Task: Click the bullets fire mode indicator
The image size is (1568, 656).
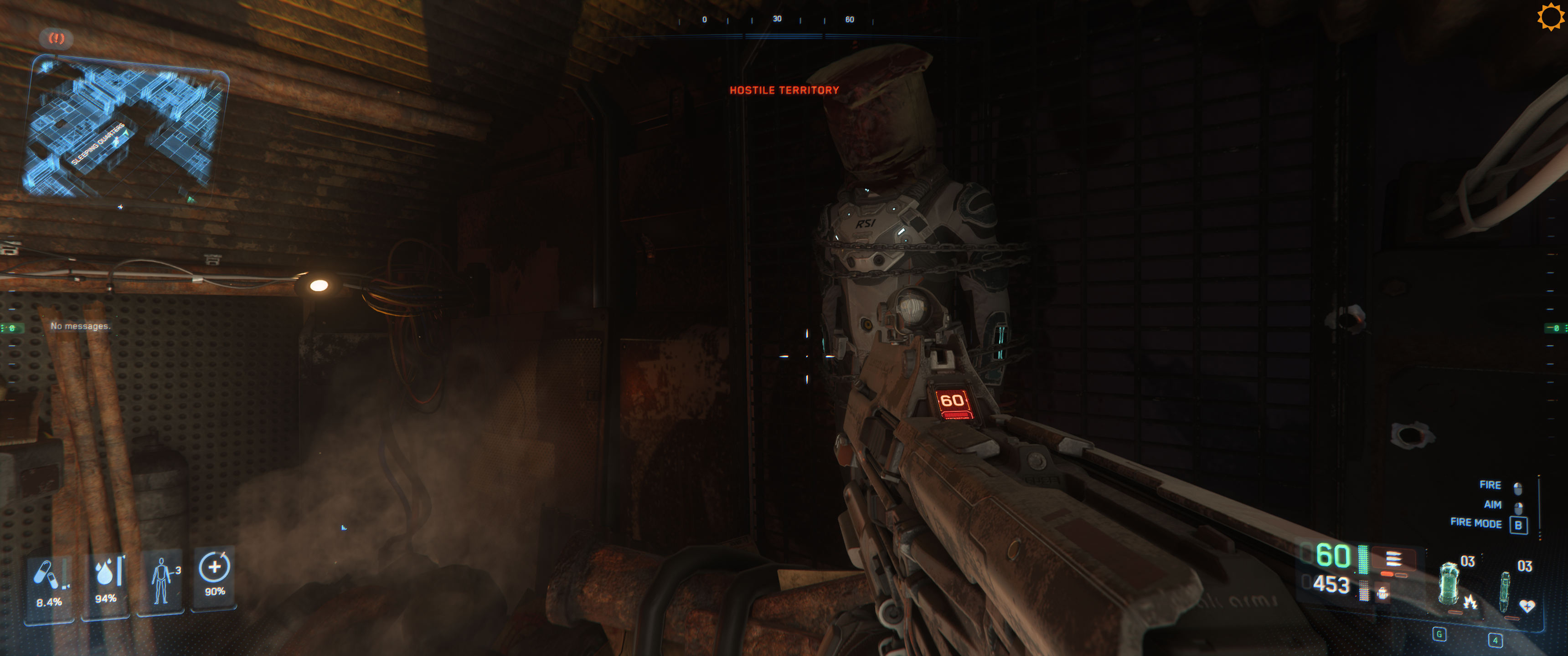Action: point(1393,558)
